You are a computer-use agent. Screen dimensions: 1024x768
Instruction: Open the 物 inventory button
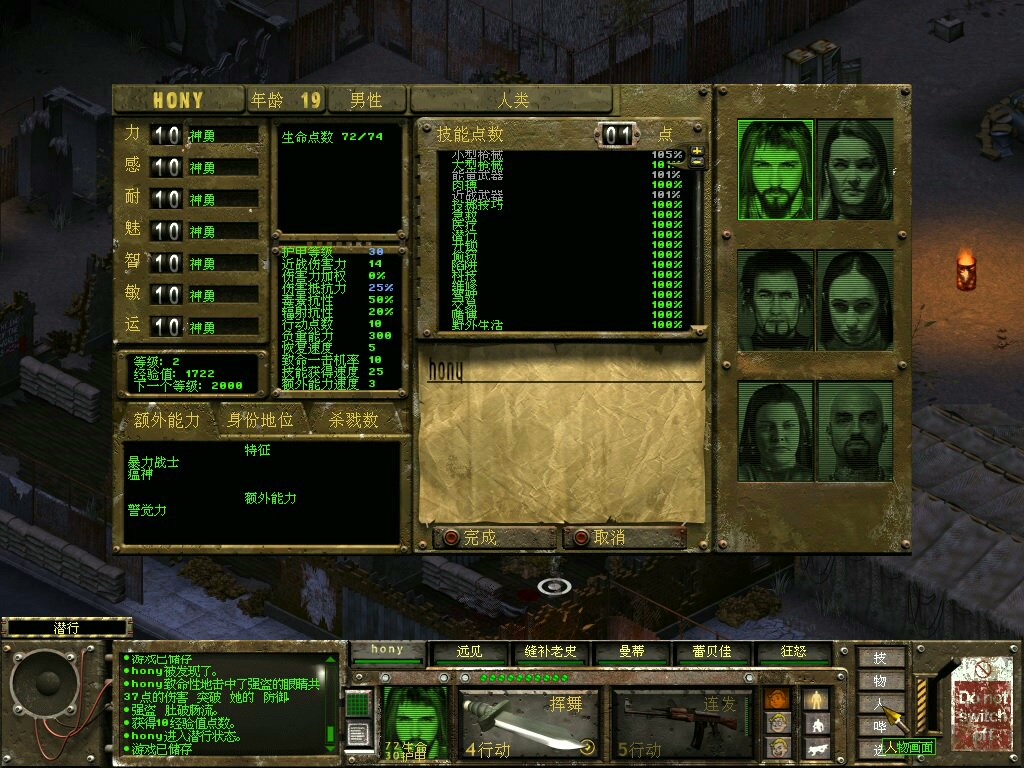click(x=880, y=681)
